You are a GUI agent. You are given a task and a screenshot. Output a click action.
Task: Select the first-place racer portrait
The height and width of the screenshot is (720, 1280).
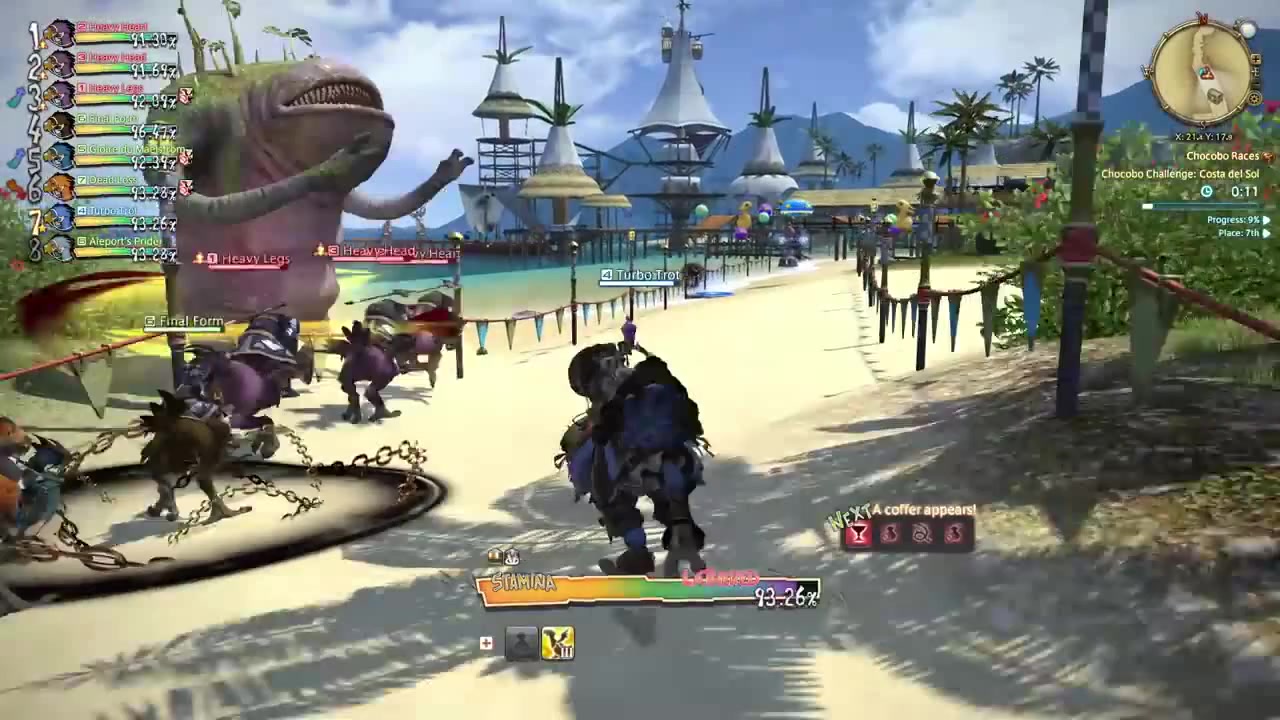59,35
